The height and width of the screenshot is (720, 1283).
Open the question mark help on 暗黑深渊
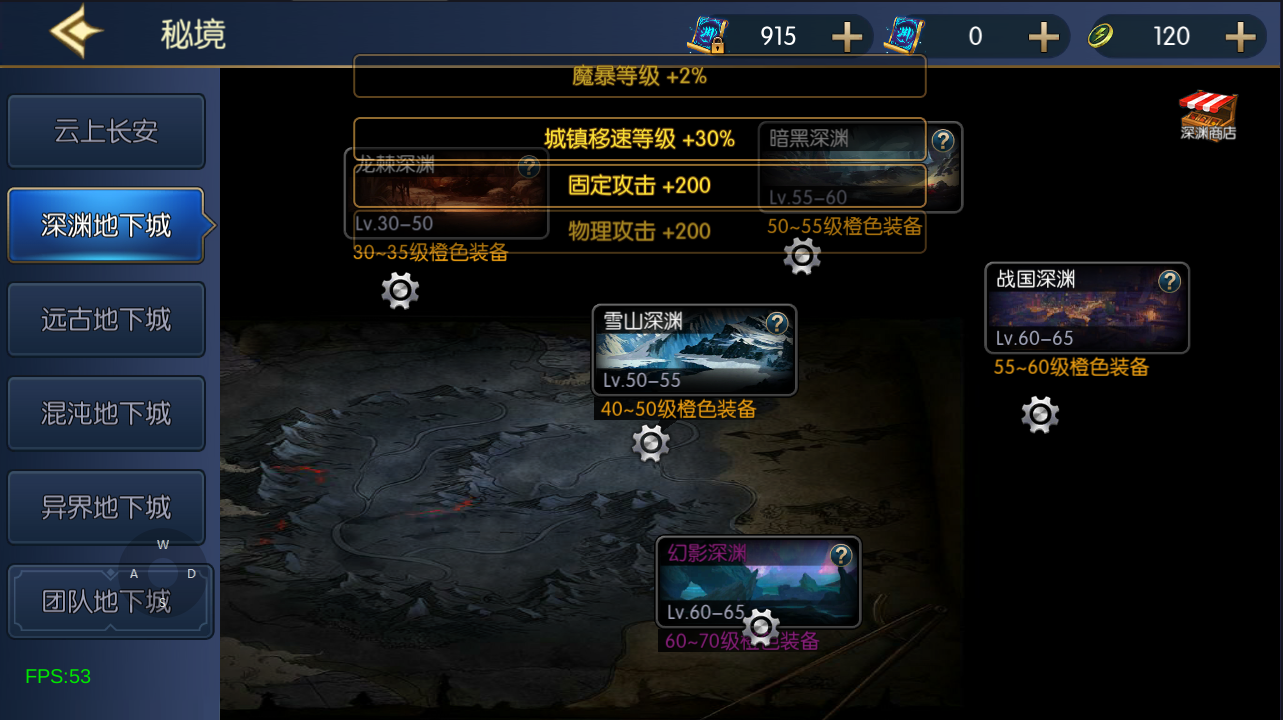coord(943,142)
